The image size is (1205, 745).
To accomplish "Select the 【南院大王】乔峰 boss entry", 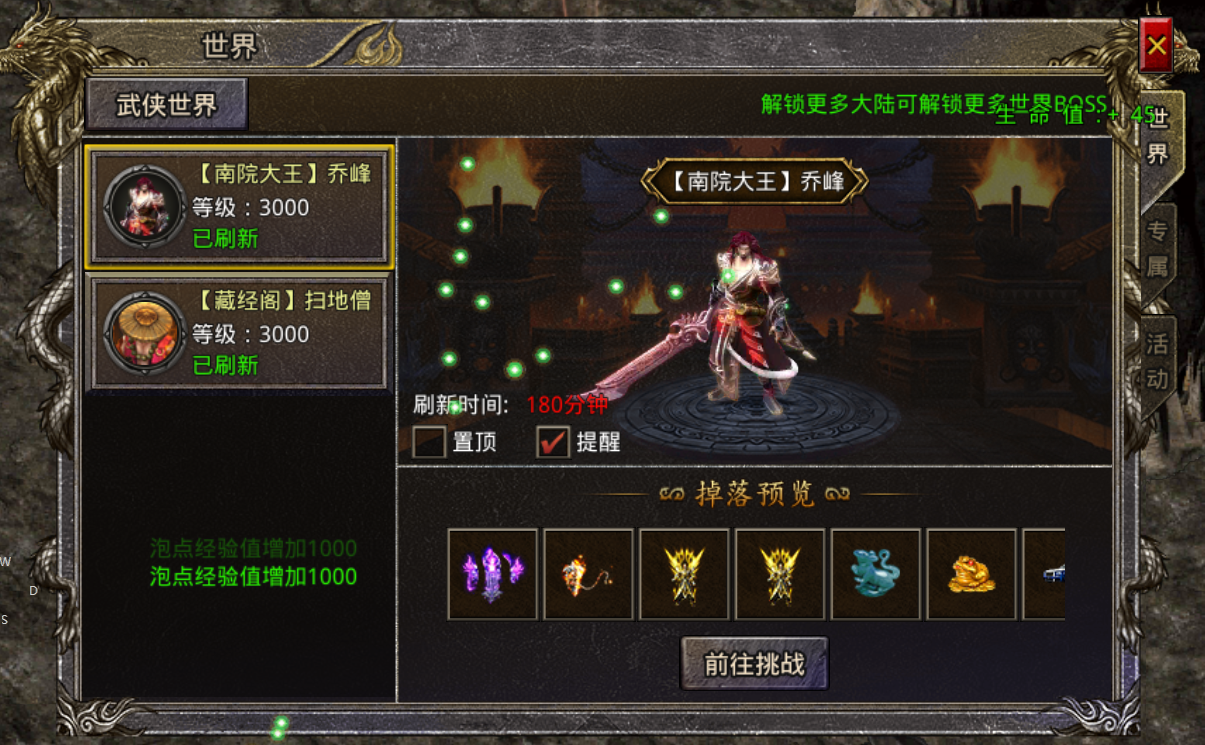I will click(239, 207).
